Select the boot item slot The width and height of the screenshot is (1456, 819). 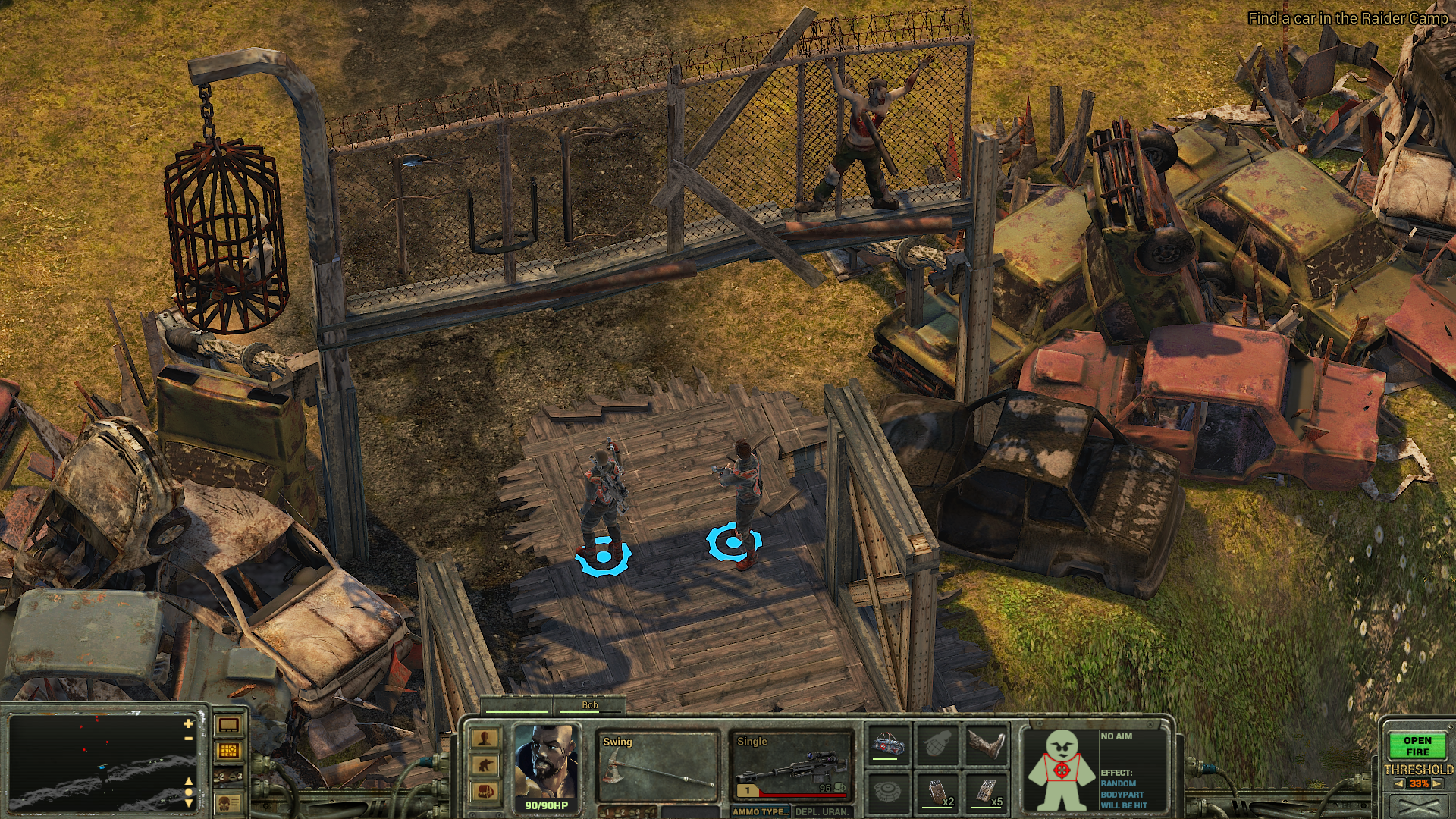click(987, 744)
